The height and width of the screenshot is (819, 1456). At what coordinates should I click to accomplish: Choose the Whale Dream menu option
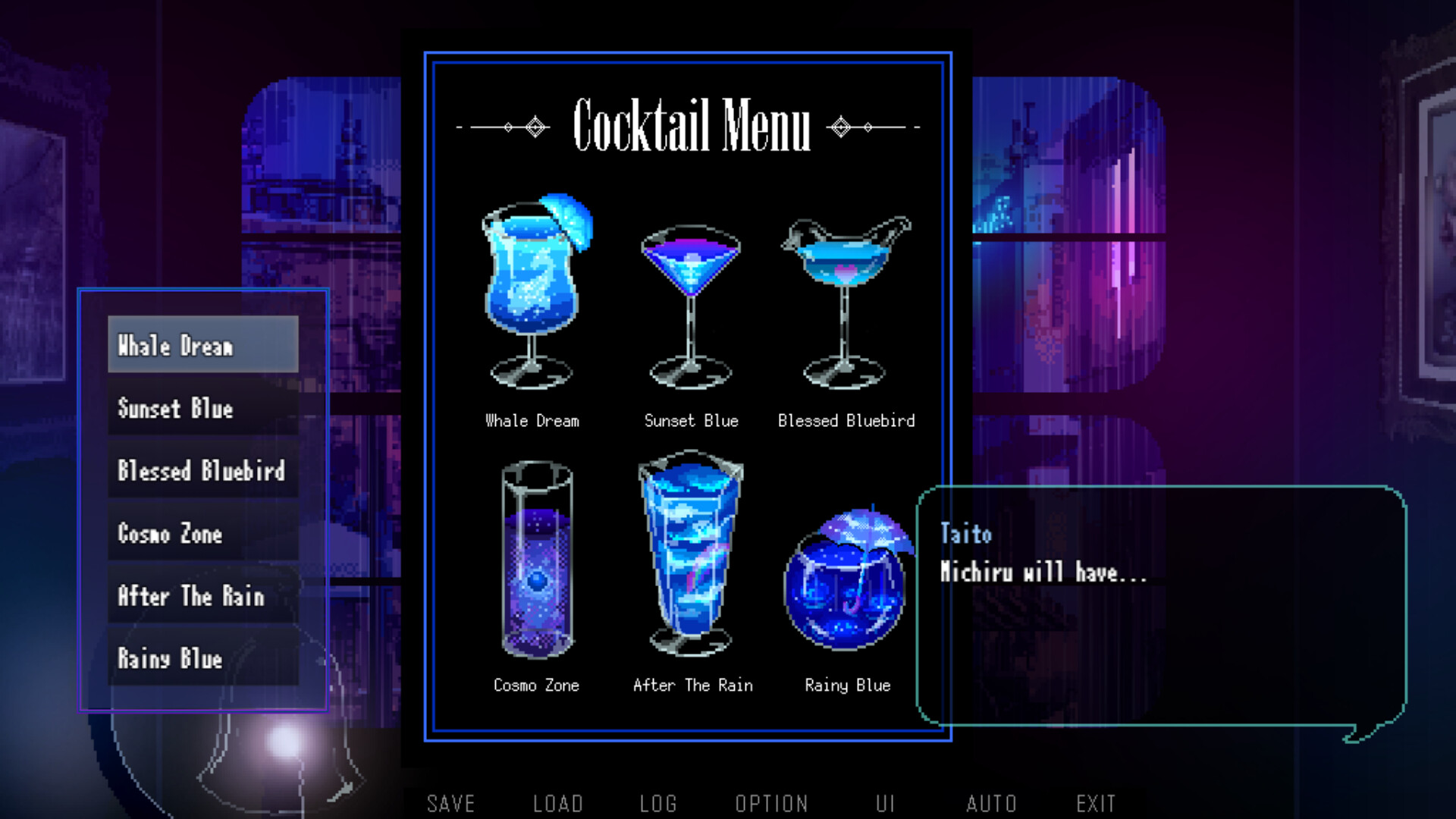coord(202,347)
